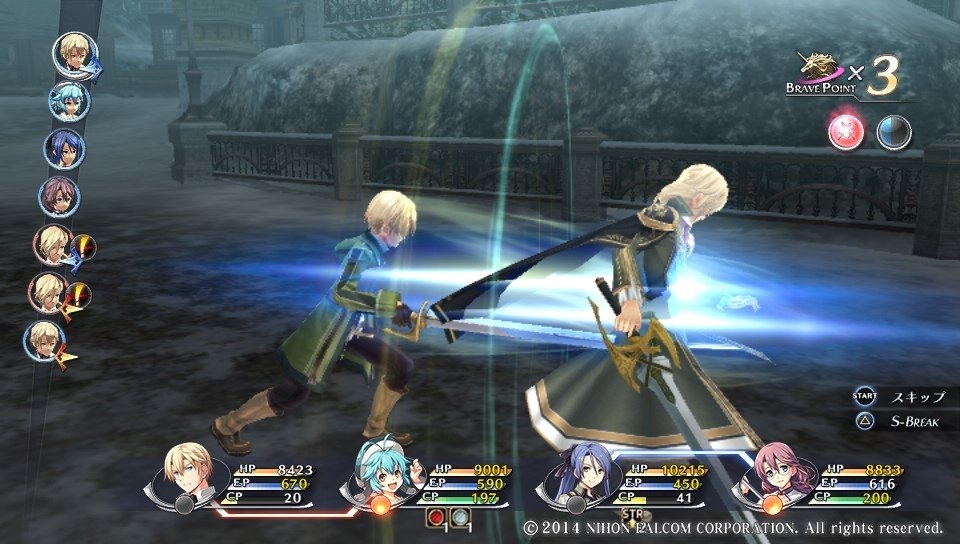Select the blue-haired portrait in the turn order
The height and width of the screenshot is (544, 960).
click(63, 148)
